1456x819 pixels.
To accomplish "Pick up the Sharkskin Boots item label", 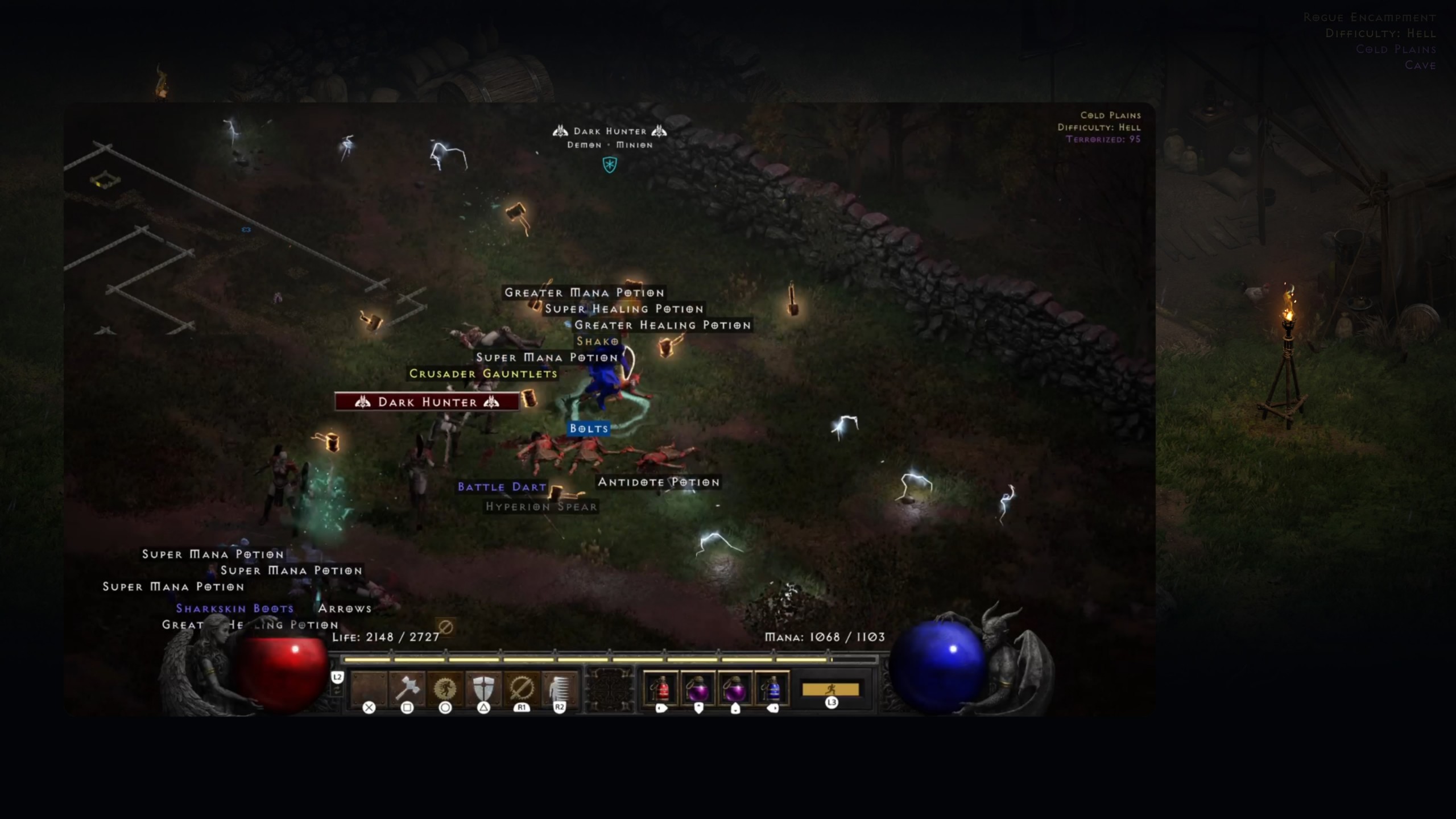I will click(x=234, y=607).
